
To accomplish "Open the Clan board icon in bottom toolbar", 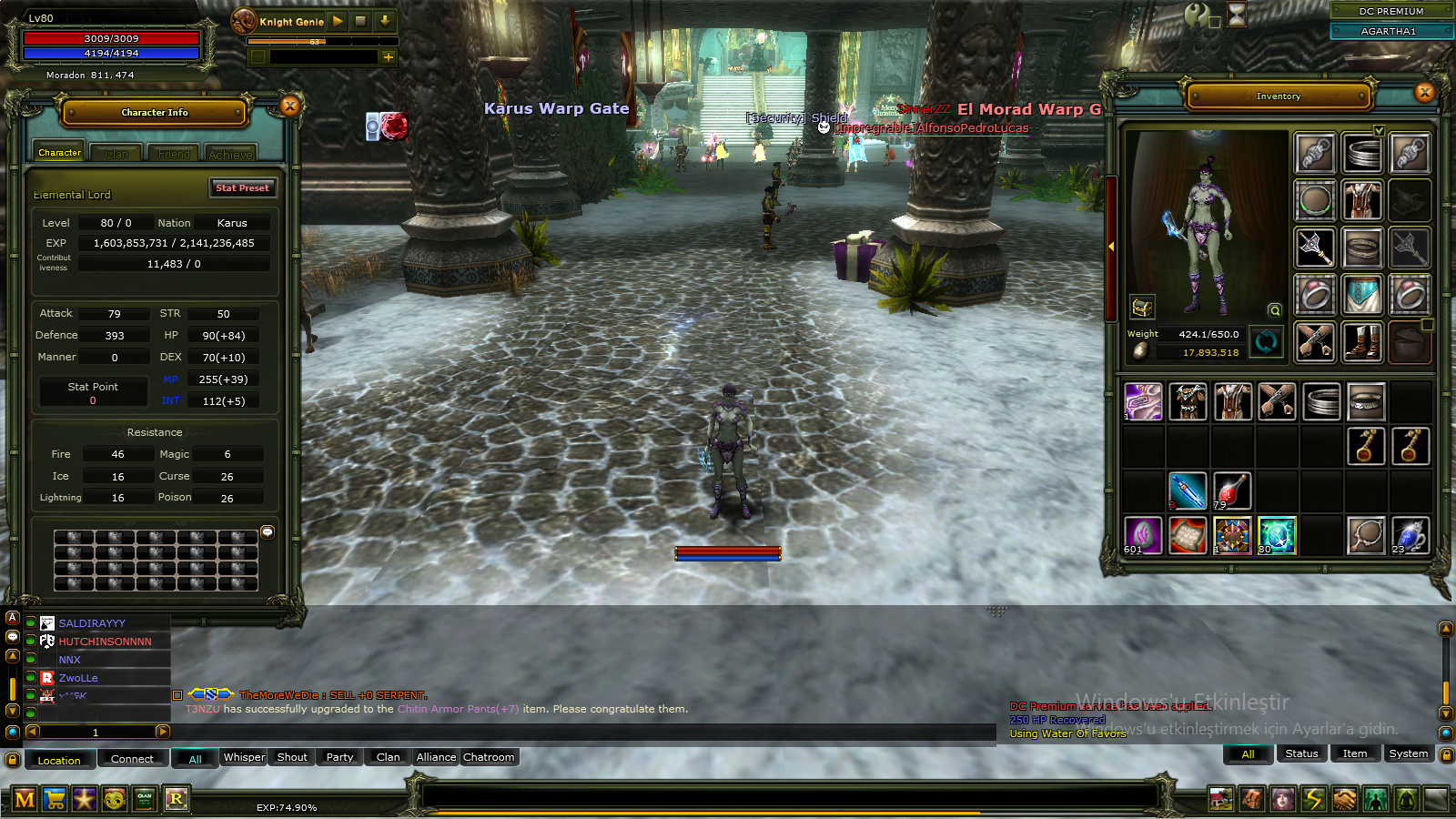I will [143, 799].
